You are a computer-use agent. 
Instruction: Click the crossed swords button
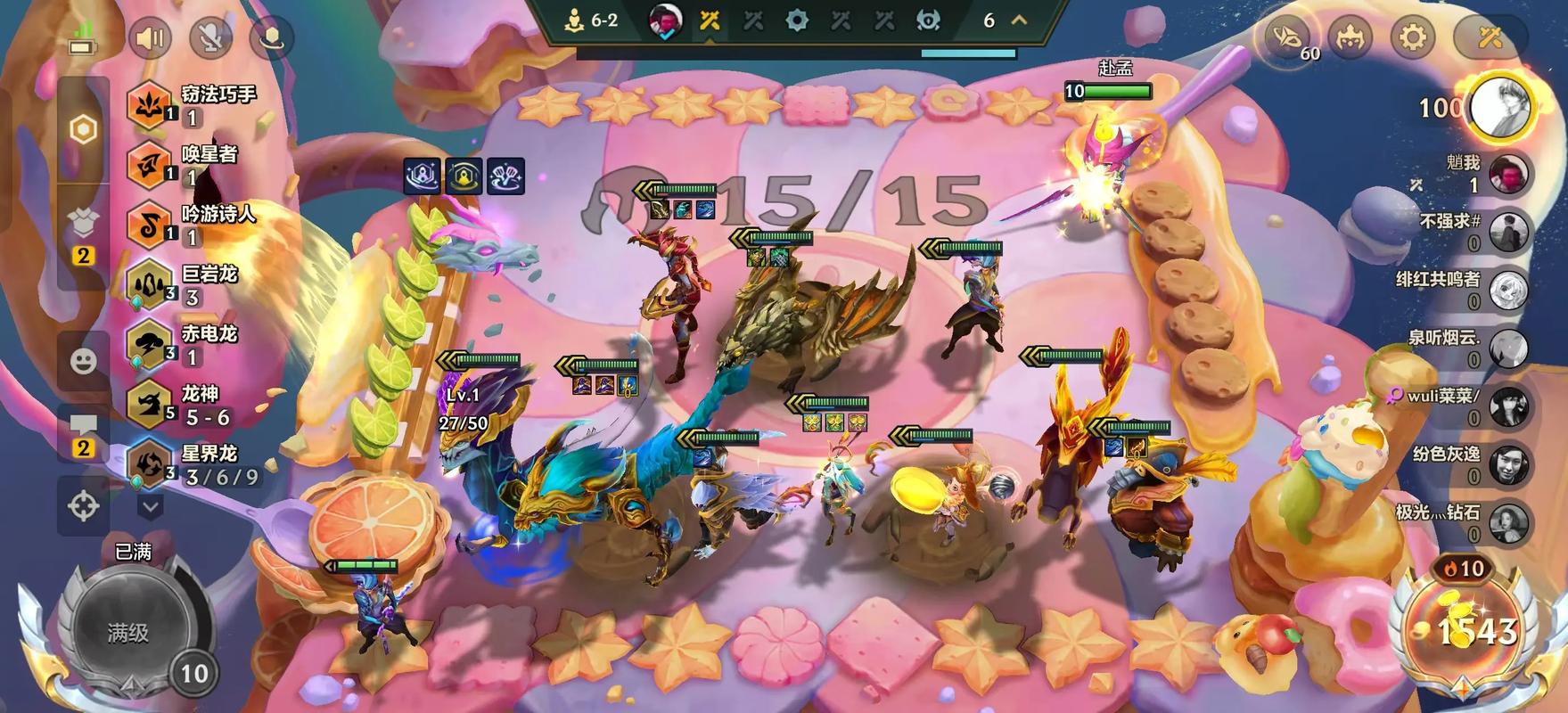click(1490, 37)
